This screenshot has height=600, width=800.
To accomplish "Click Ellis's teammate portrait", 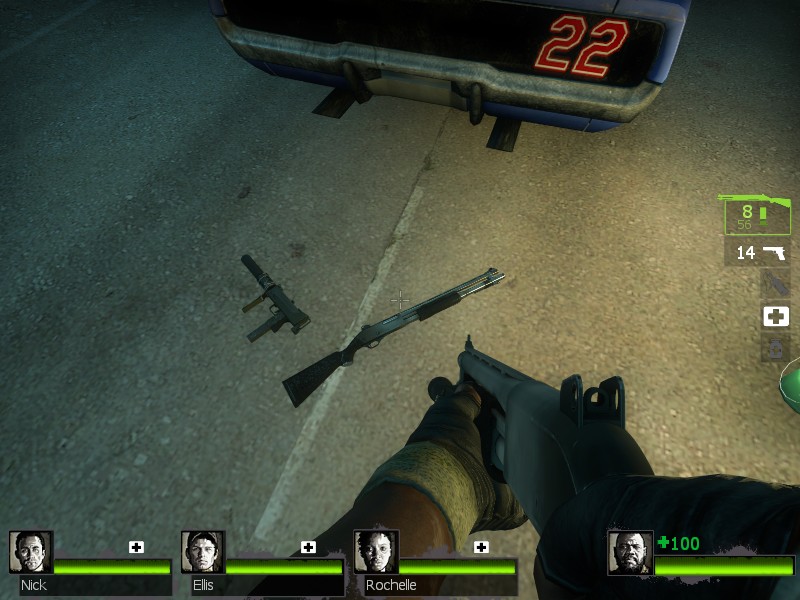I will [x=203, y=552].
